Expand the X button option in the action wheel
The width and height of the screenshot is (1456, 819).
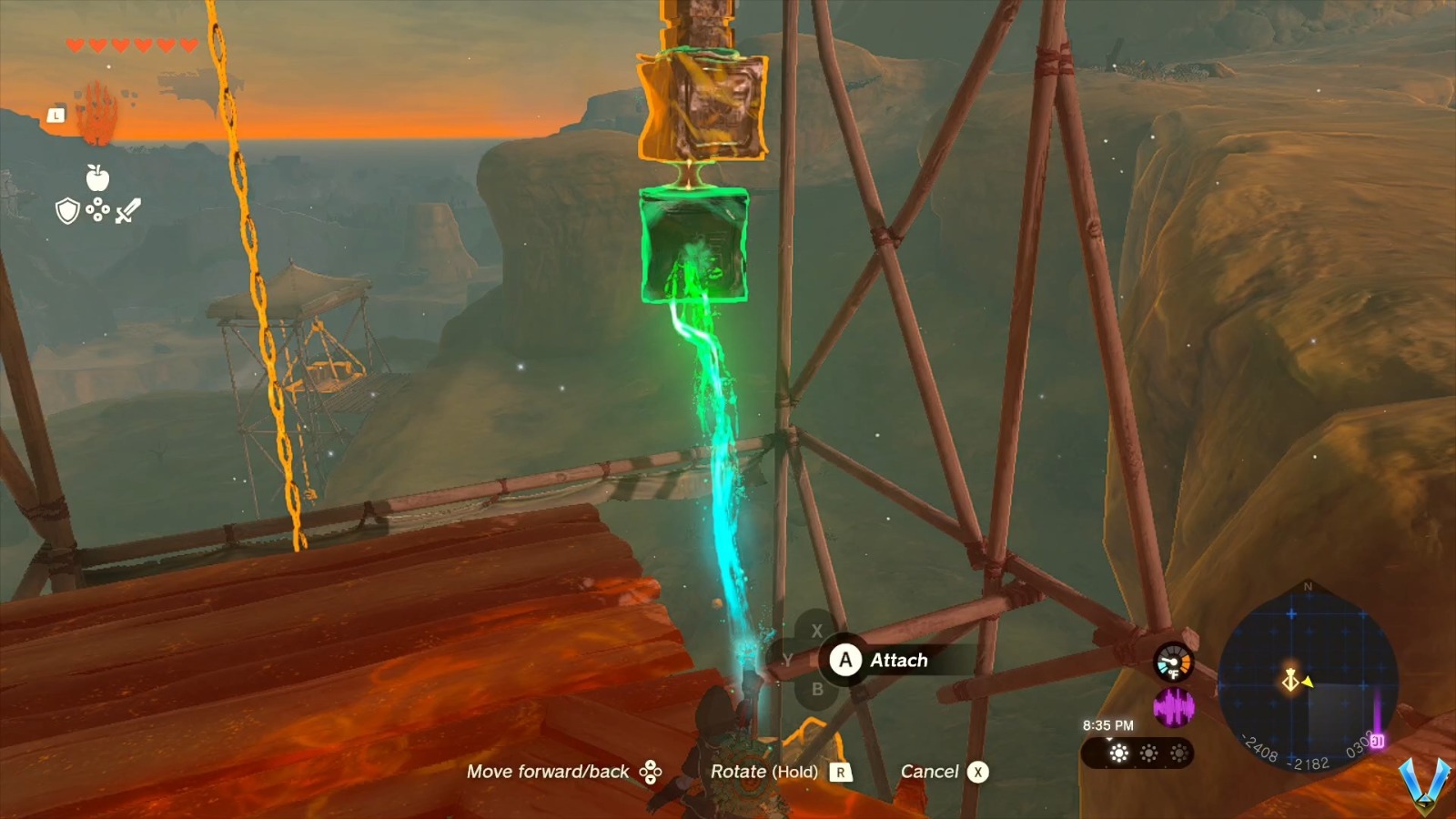[x=816, y=629]
